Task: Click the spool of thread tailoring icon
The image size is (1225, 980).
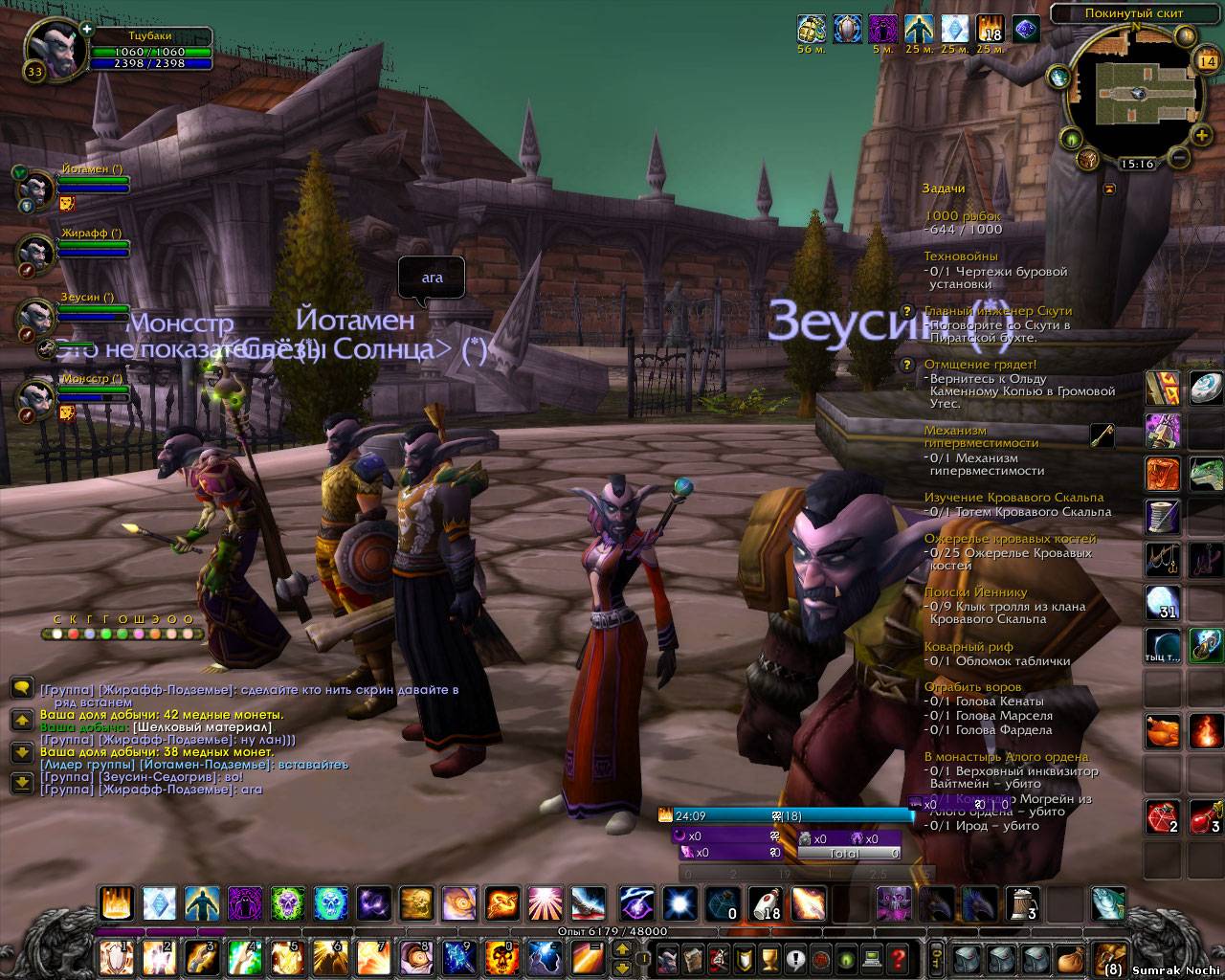Action: (1163, 514)
